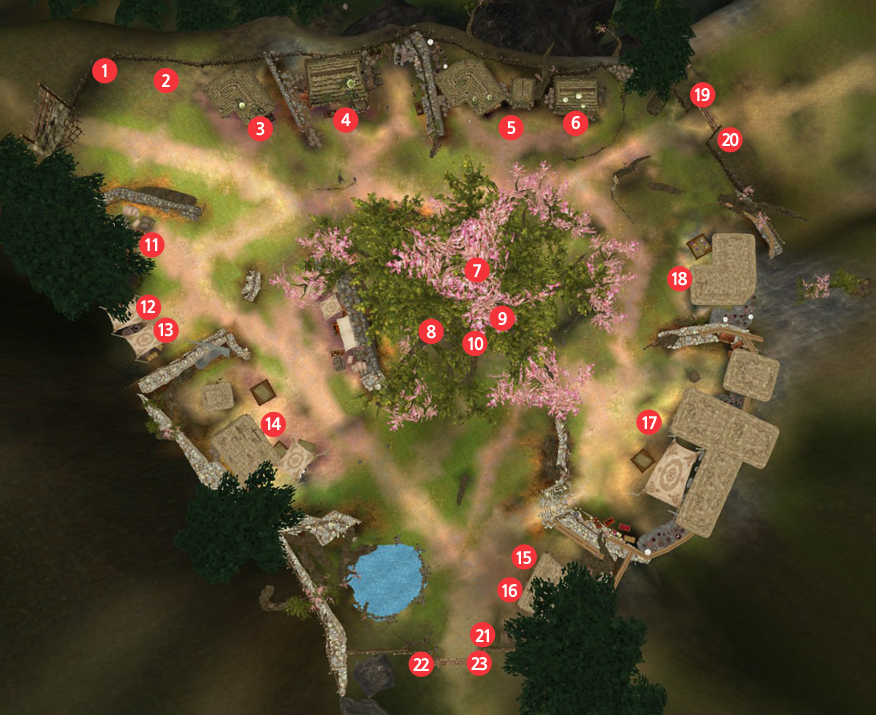The image size is (876, 715).
Task: Click map marker number 12
Action: (x=147, y=306)
